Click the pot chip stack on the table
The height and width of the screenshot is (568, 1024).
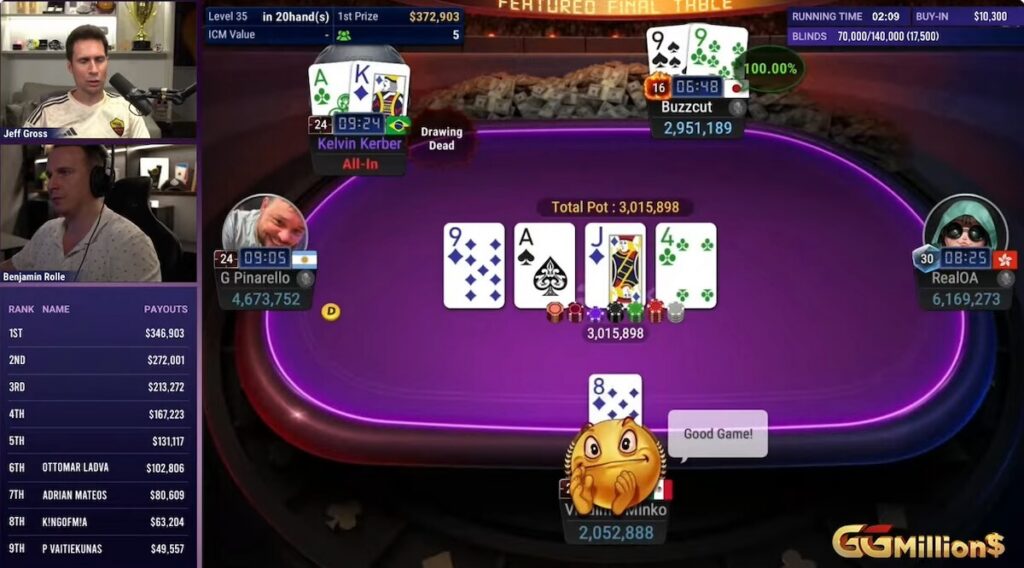point(614,313)
